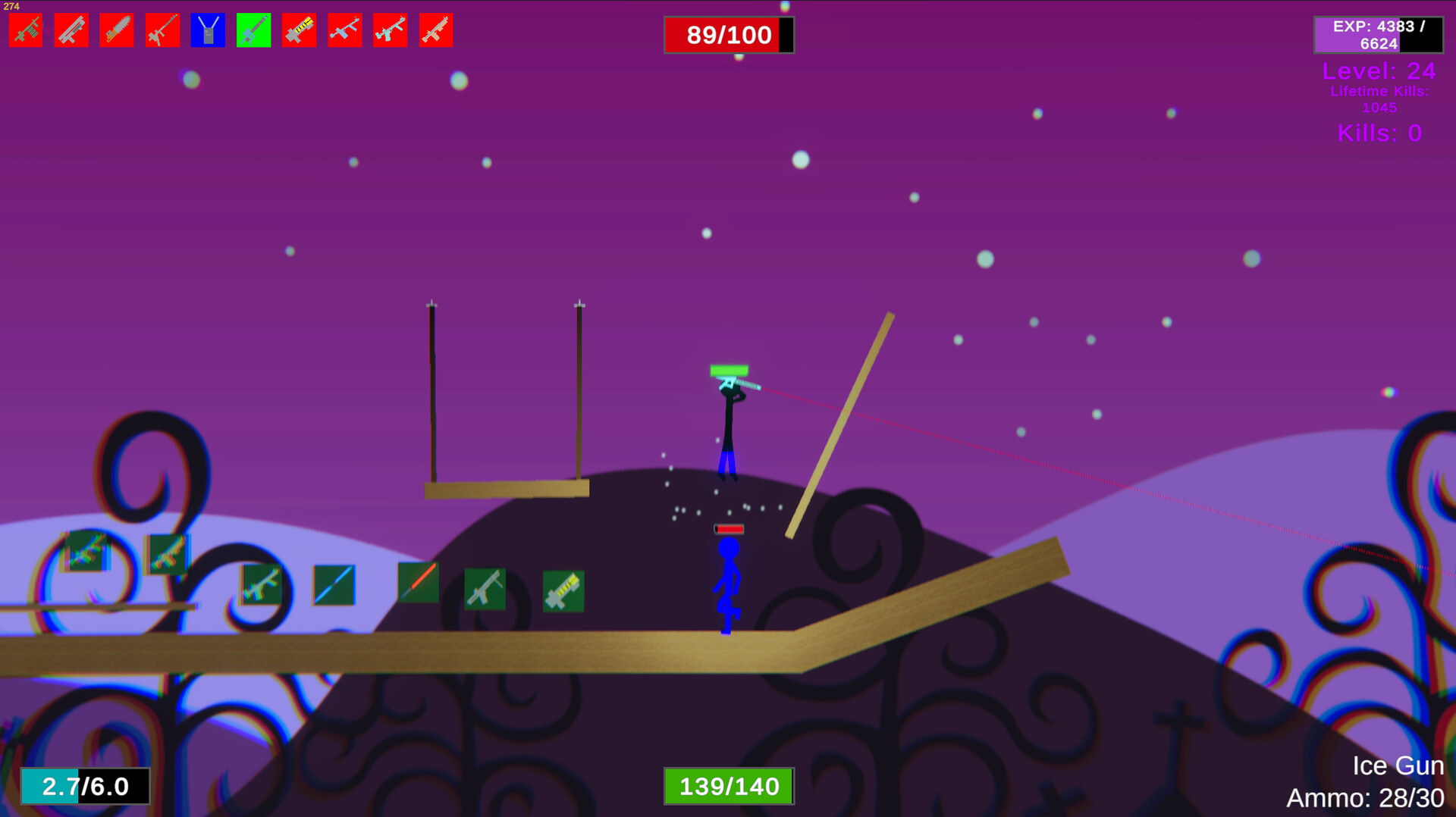Select the machine gun in the first hotbar slot
The height and width of the screenshot is (817, 1456).
click(x=25, y=30)
